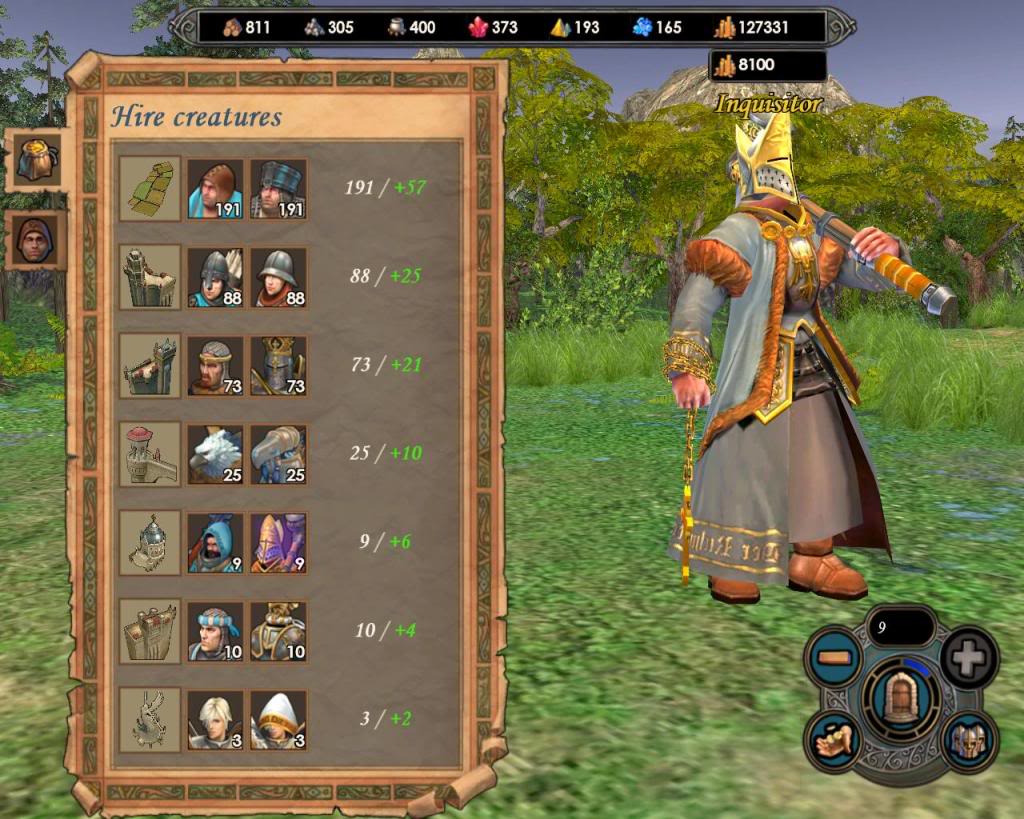Select the Footman portrait showing 73
This screenshot has width=1024, height=819.
click(215, 365)
